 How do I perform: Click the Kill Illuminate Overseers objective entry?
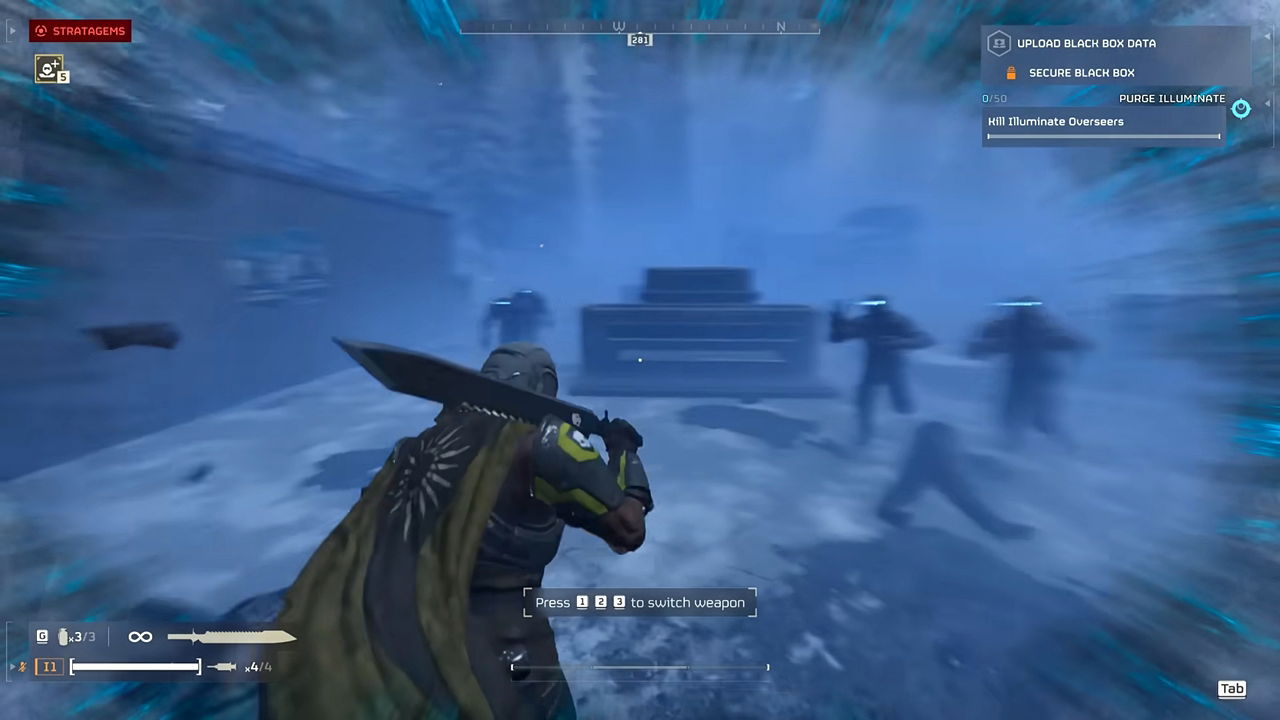coord(1055,121)
